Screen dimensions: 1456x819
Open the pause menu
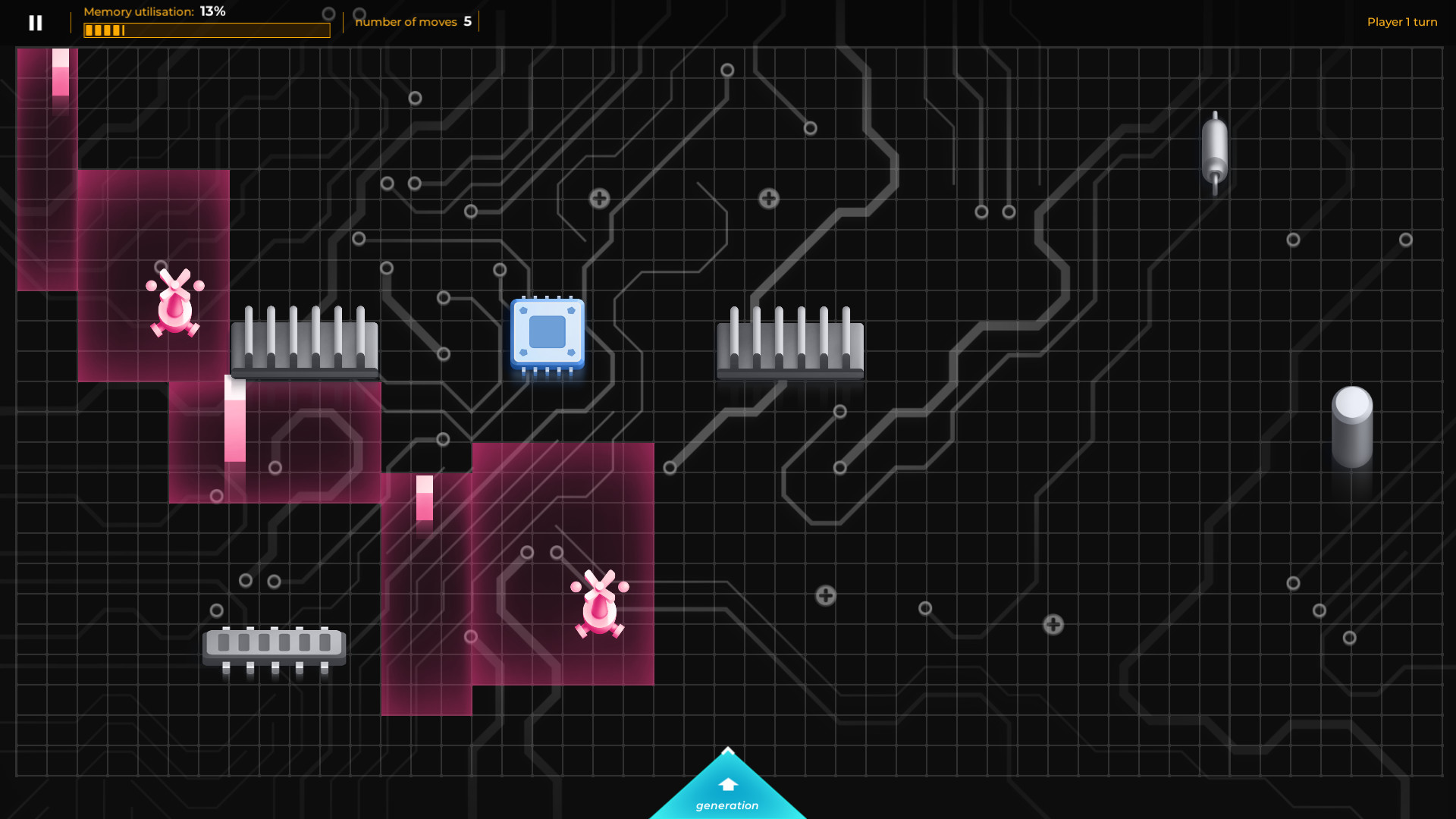[x=35, y=22]
